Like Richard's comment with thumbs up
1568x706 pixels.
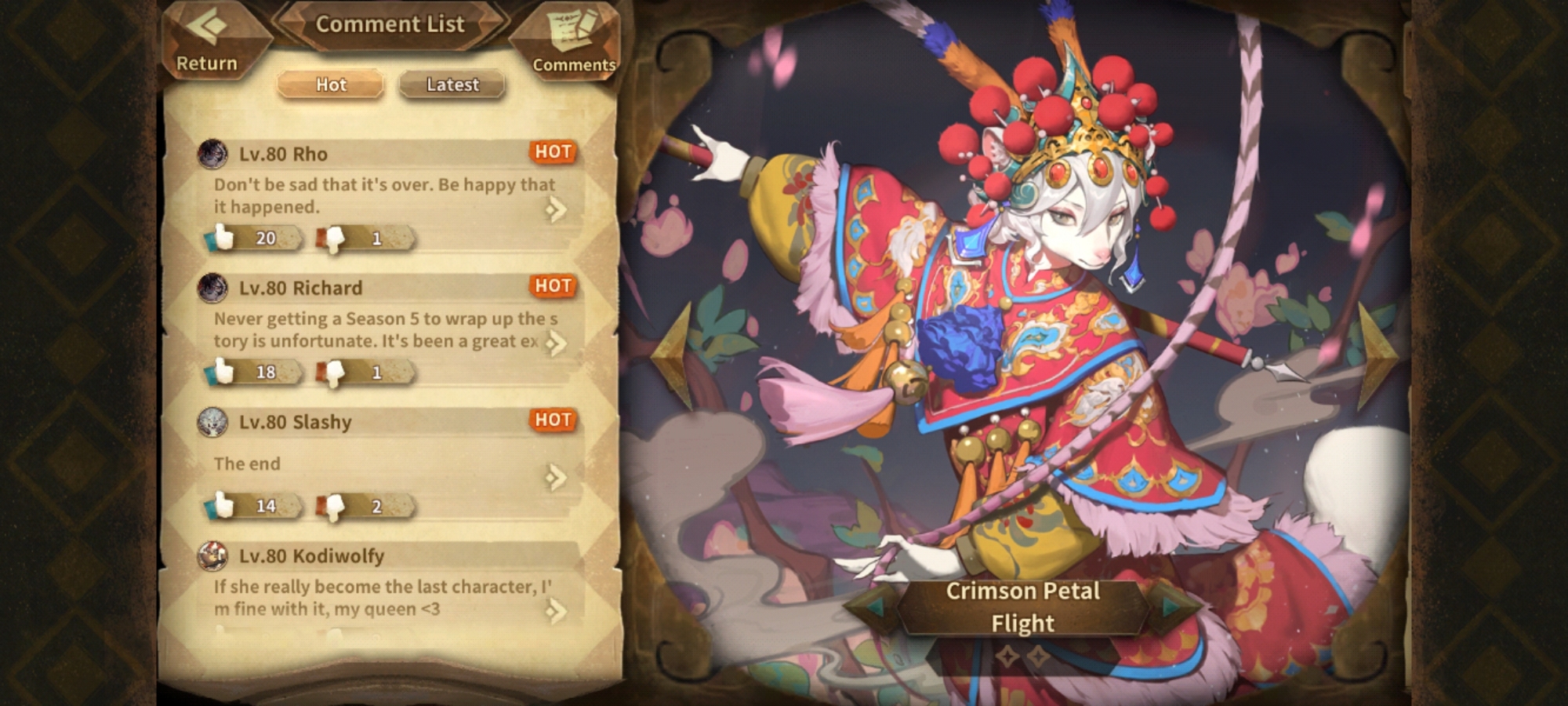pyautogui.click(x=224, y=372)
